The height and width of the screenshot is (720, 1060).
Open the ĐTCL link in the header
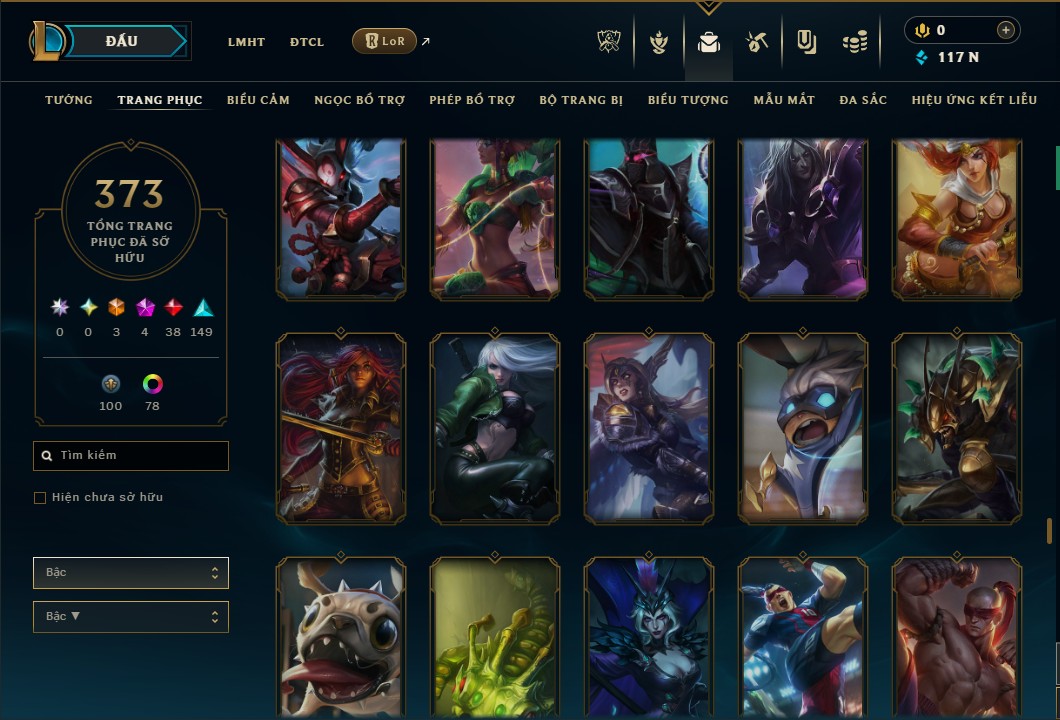[307, 42]
